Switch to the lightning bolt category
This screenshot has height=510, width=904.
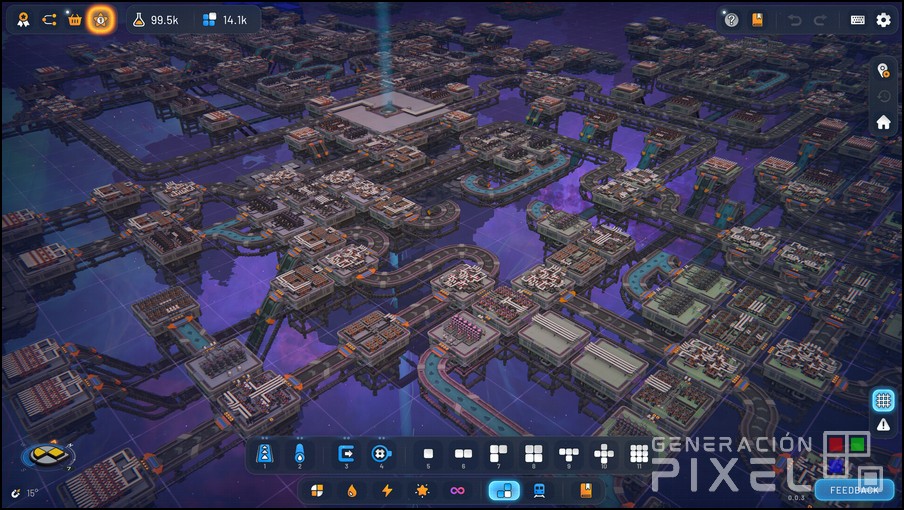click(387, 491)
